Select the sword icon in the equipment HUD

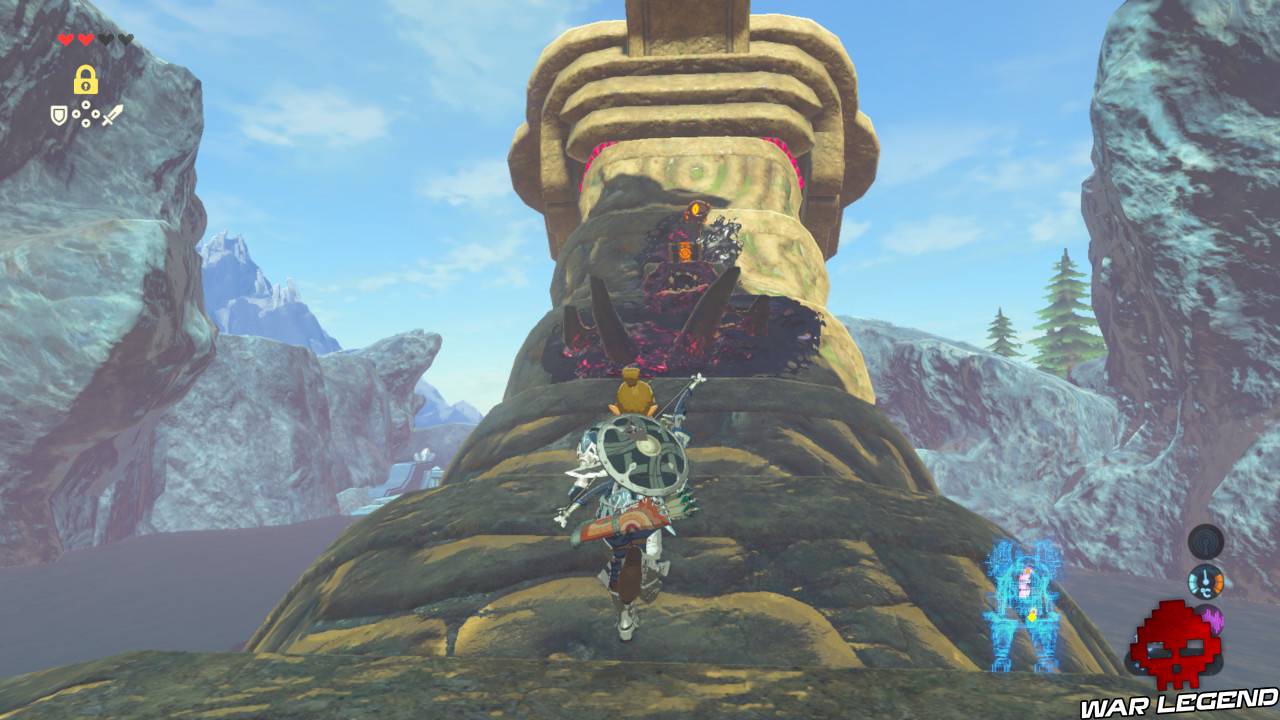tap(112, 114)
